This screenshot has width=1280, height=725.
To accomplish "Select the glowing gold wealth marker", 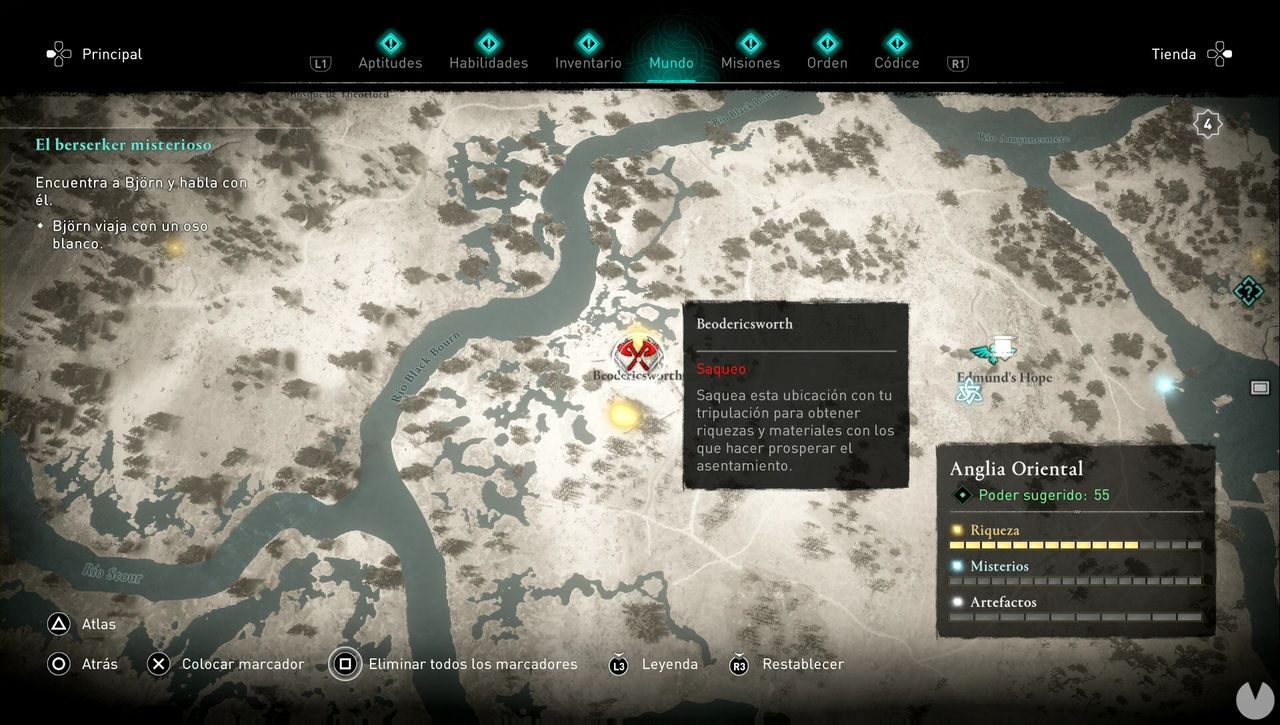I will tap(623, 413).
